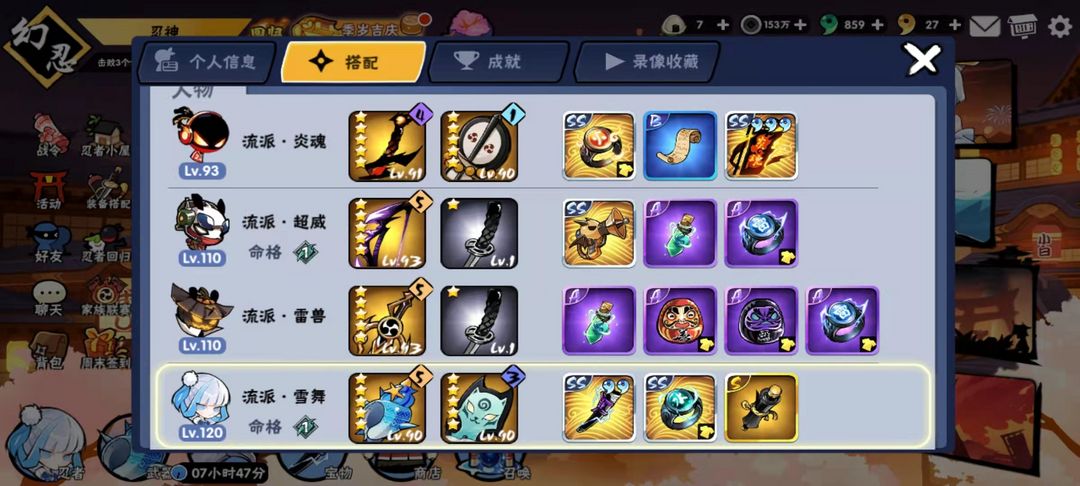Image resolution: width=1080 pixels, height=486 pixels.
Task: Open the mail envelope icon
Action: coord(985,26)
